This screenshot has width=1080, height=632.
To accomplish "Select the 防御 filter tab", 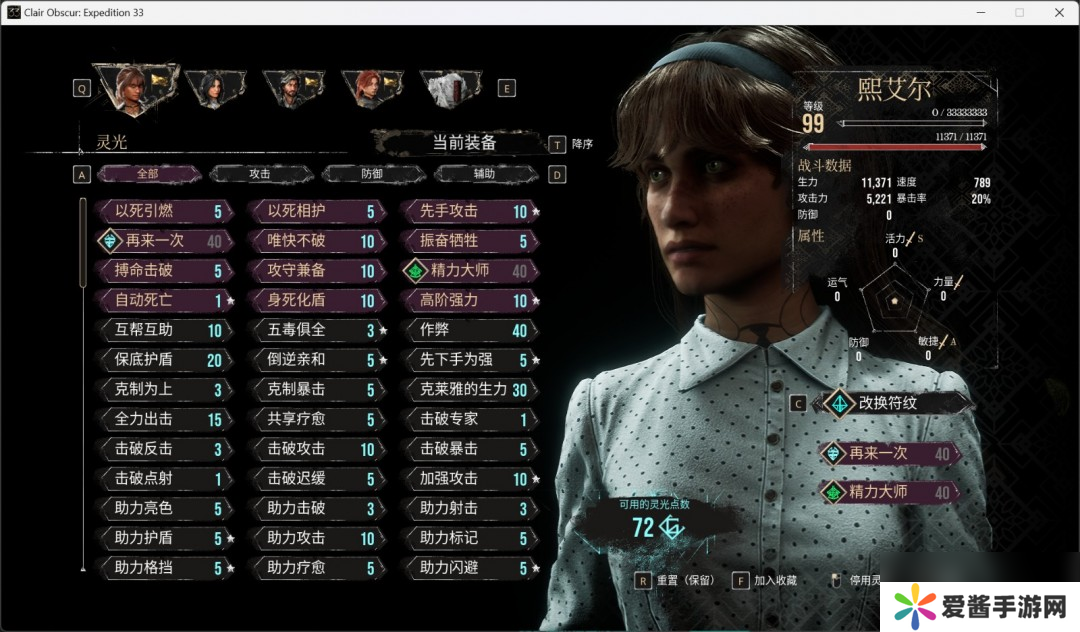I will 372,174.
